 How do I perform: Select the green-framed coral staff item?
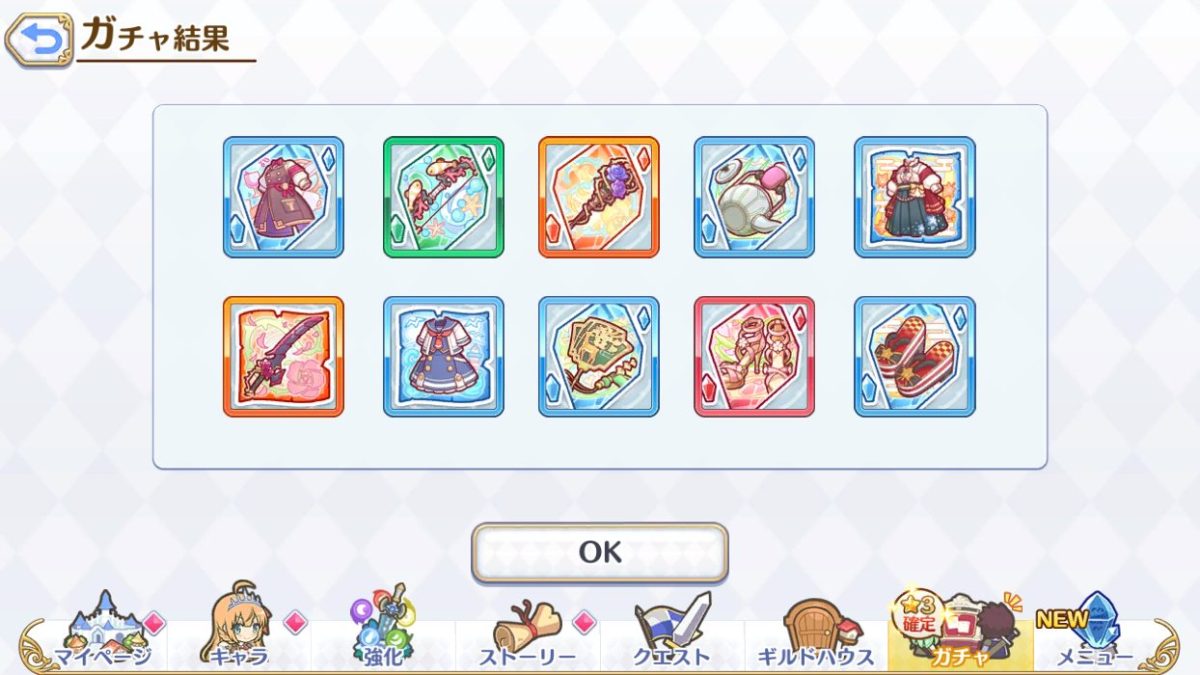coord(443,197)
